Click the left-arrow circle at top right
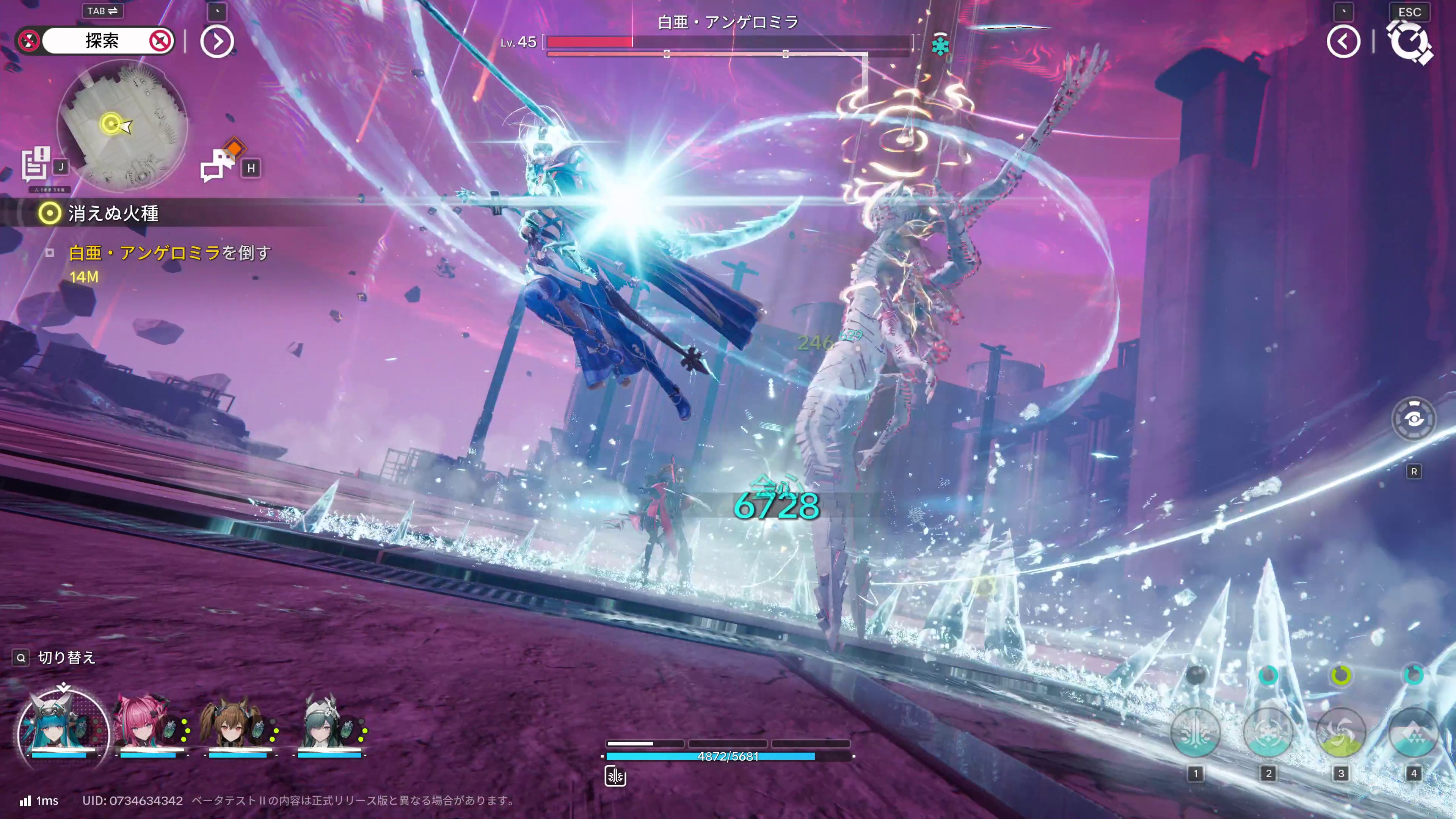Viewport: 1456px width, 819px height. [1343, 41]
